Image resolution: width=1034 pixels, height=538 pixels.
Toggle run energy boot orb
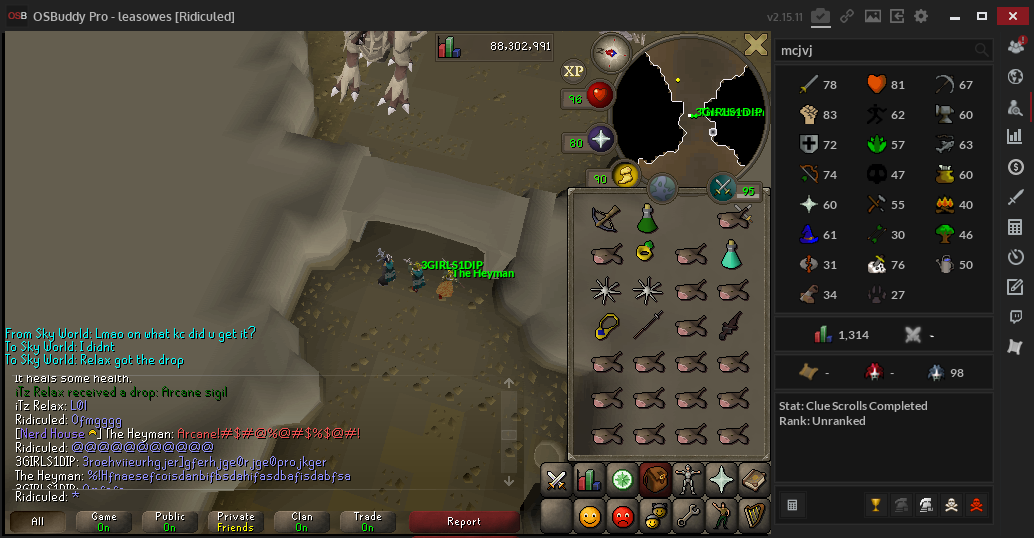(x=625, y=178)
